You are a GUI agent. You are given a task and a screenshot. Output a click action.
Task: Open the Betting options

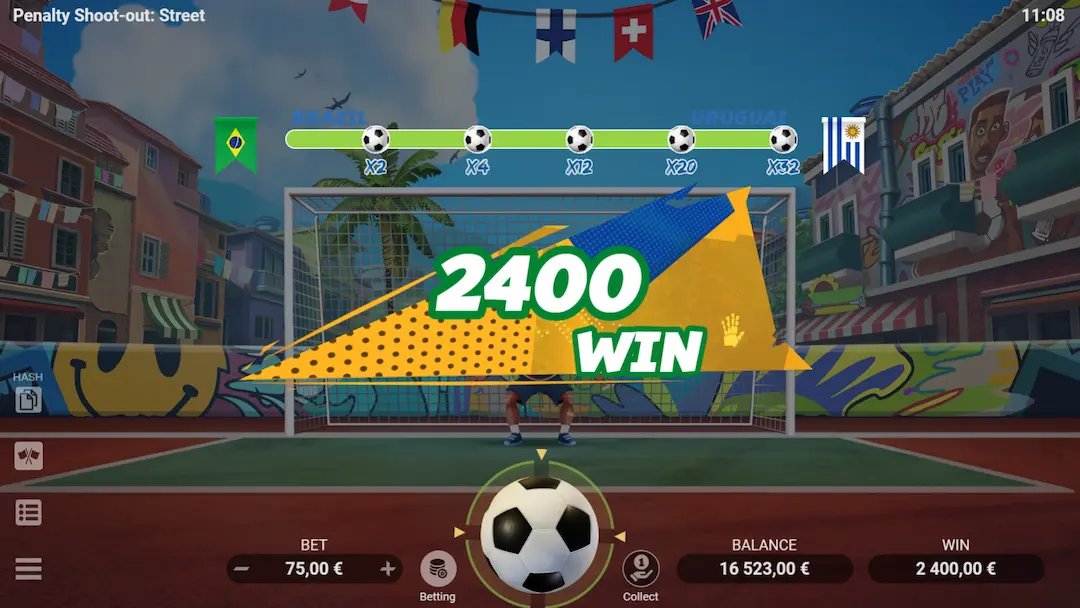coord(437,570)
